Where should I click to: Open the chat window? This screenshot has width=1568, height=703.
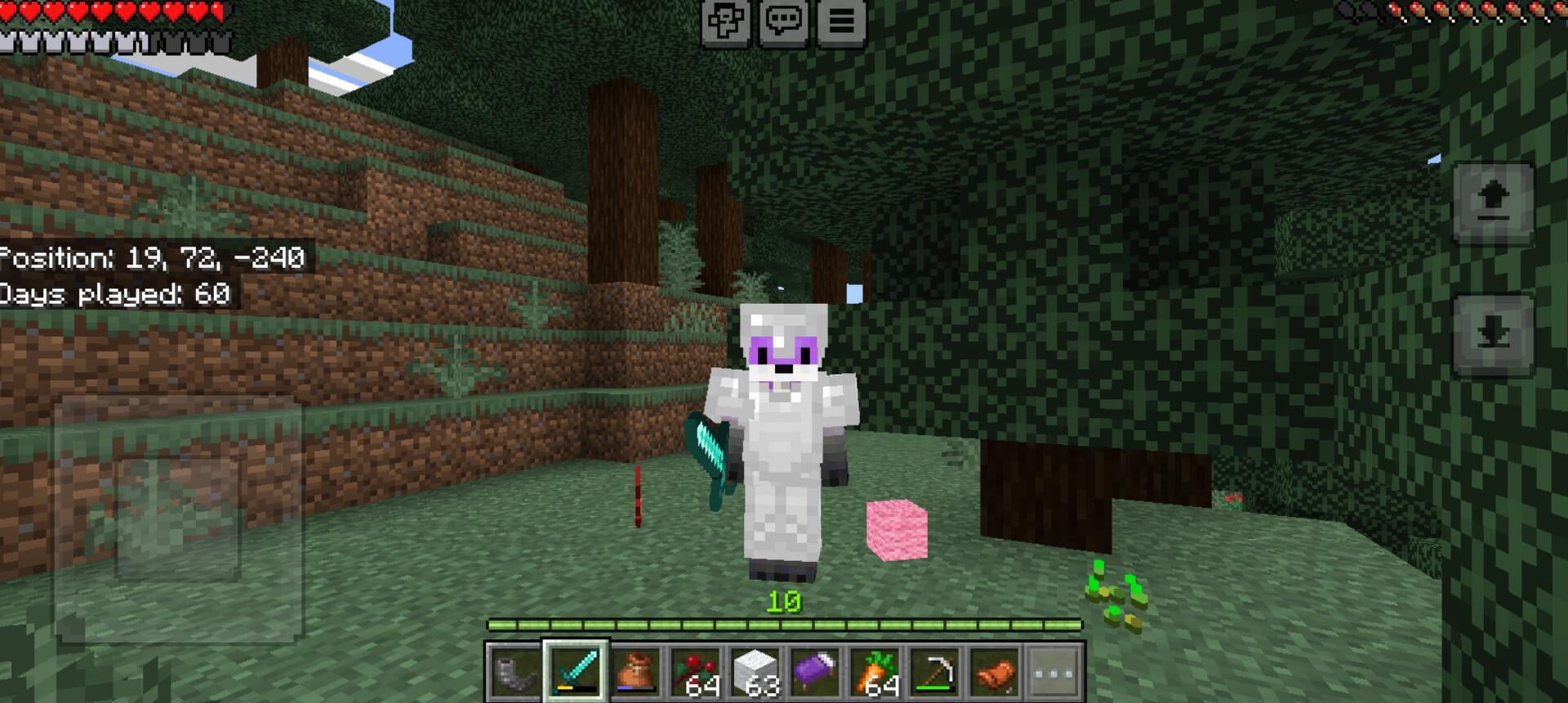pos(785,22)
